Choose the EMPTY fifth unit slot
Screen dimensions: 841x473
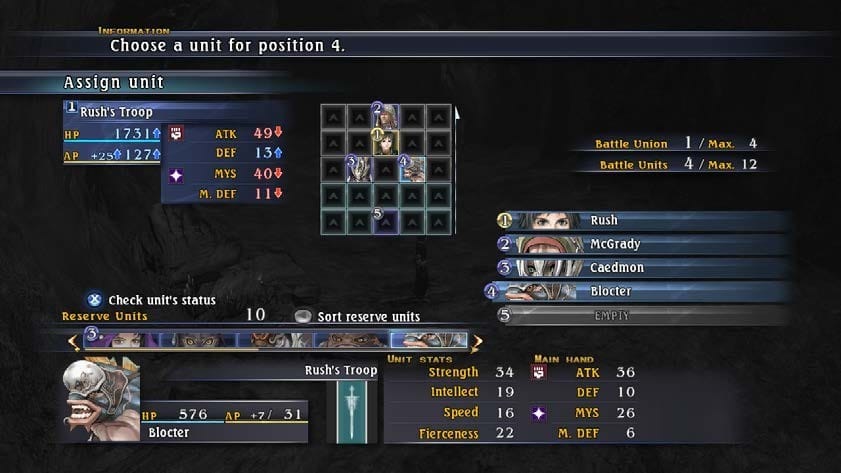[x=640, y=316]
